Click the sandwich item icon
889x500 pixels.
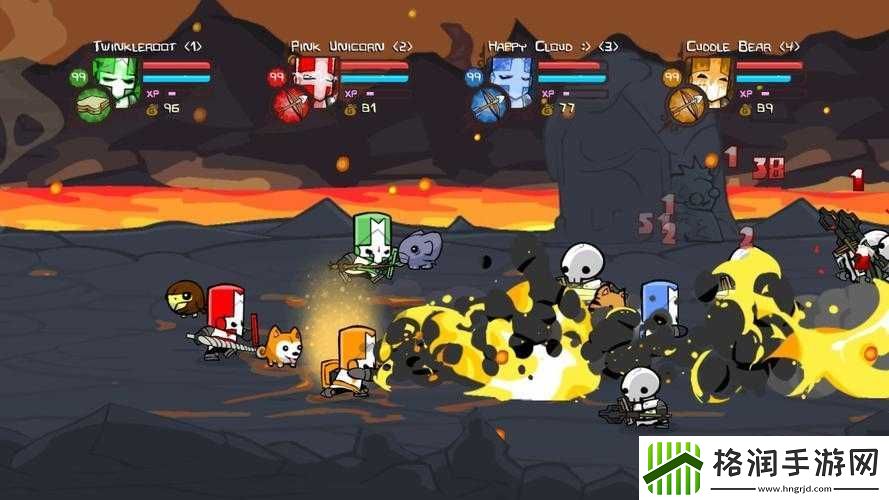click(x=93, y=104)
